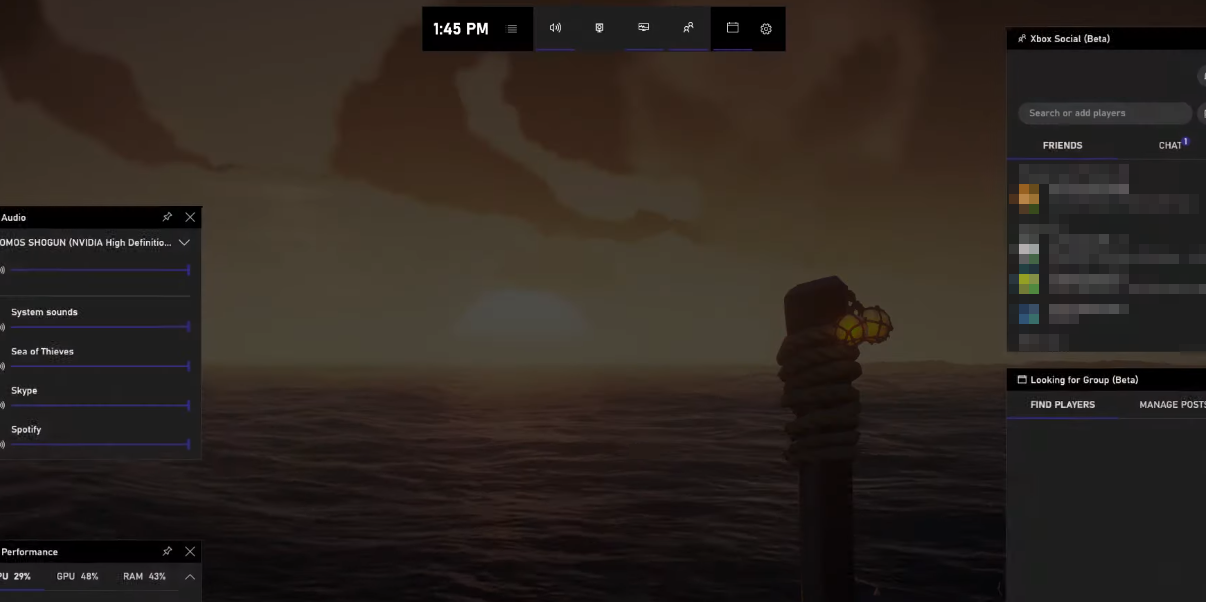The height and width of the screenshot is (602, 1206).
Task: Open the Game Bar widget menu list
Action: [512, 29]
